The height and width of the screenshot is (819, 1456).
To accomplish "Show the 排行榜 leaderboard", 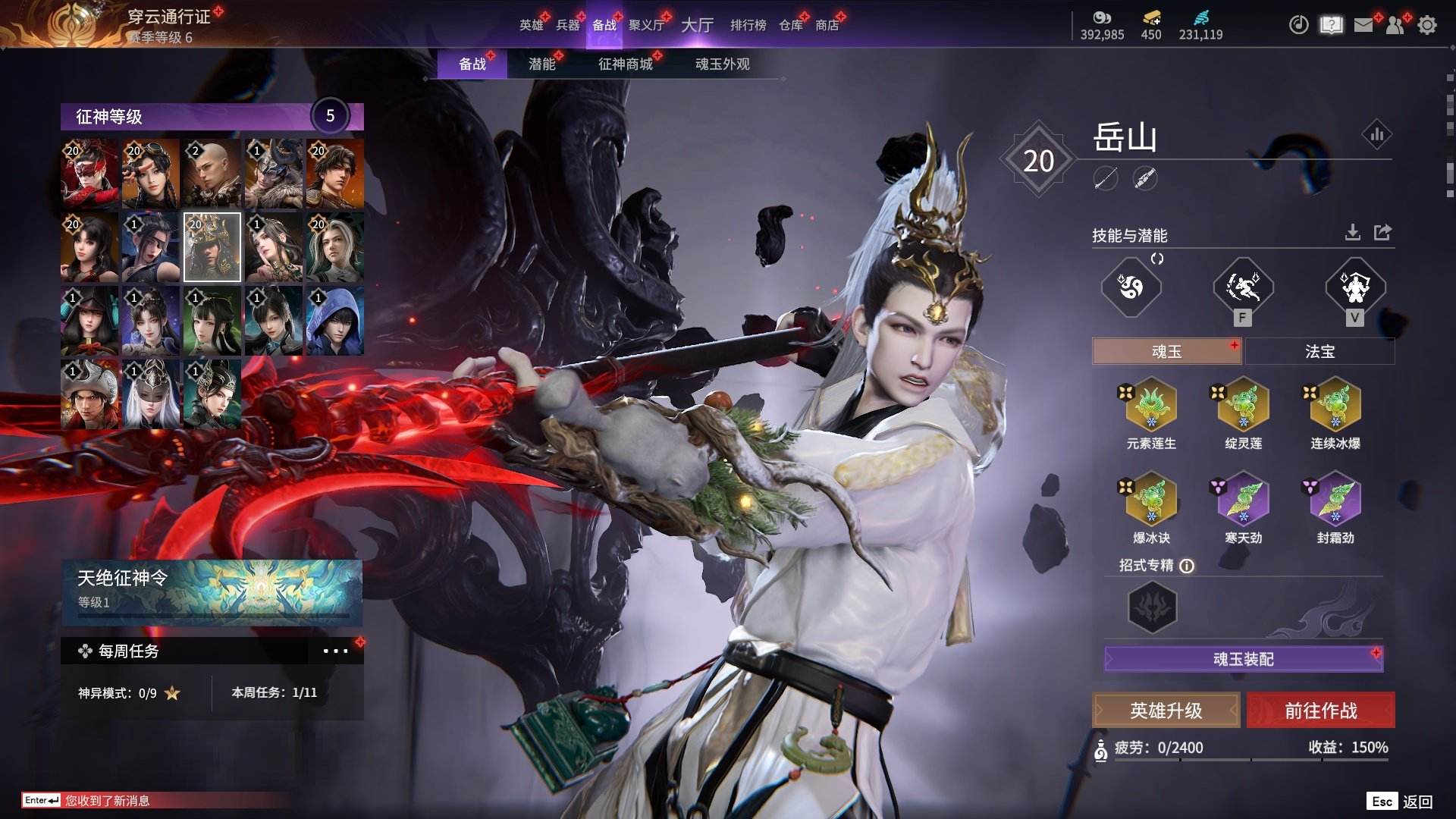I will (748, 25).
